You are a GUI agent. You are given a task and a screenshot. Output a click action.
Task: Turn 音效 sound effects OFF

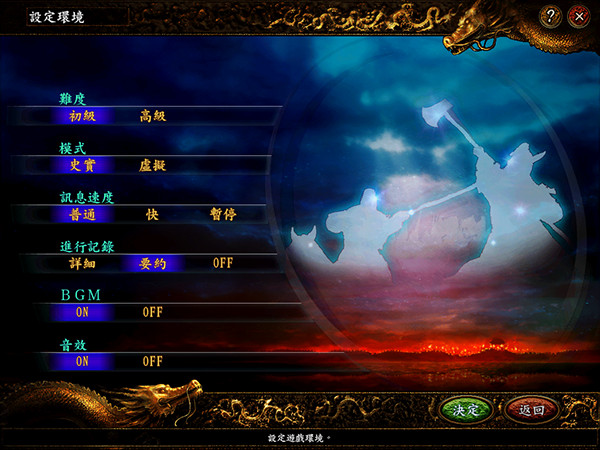152,361
